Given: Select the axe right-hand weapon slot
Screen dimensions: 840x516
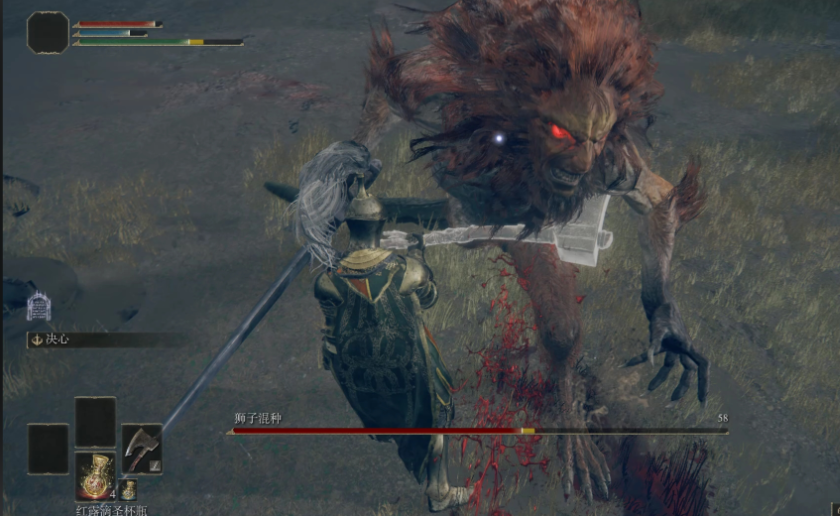Looking at the screenshot, I should [x=141, y=448].
